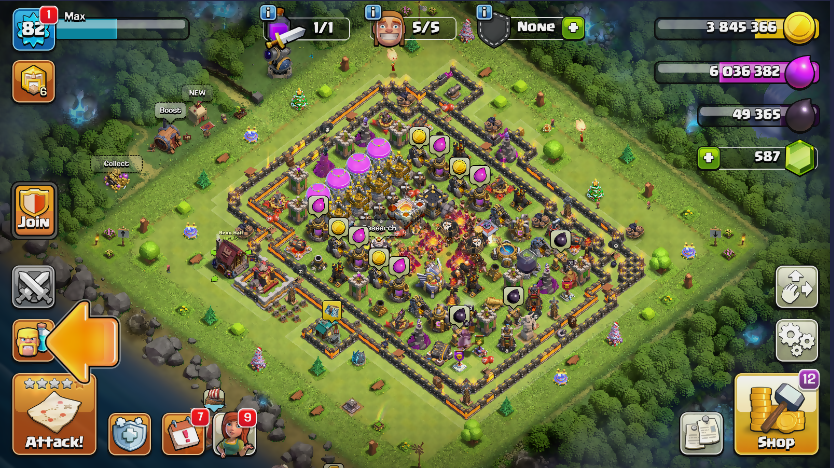Open the crossed swords clan war button
Image resolution: width=834 pixels, height=468 pixels.
coord(33,287)
